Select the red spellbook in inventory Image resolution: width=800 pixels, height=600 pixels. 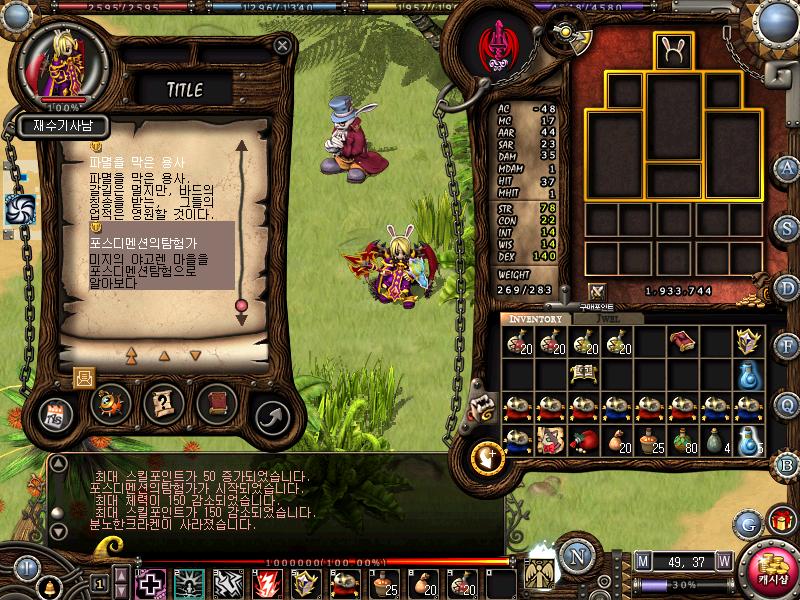click(682, 341)
